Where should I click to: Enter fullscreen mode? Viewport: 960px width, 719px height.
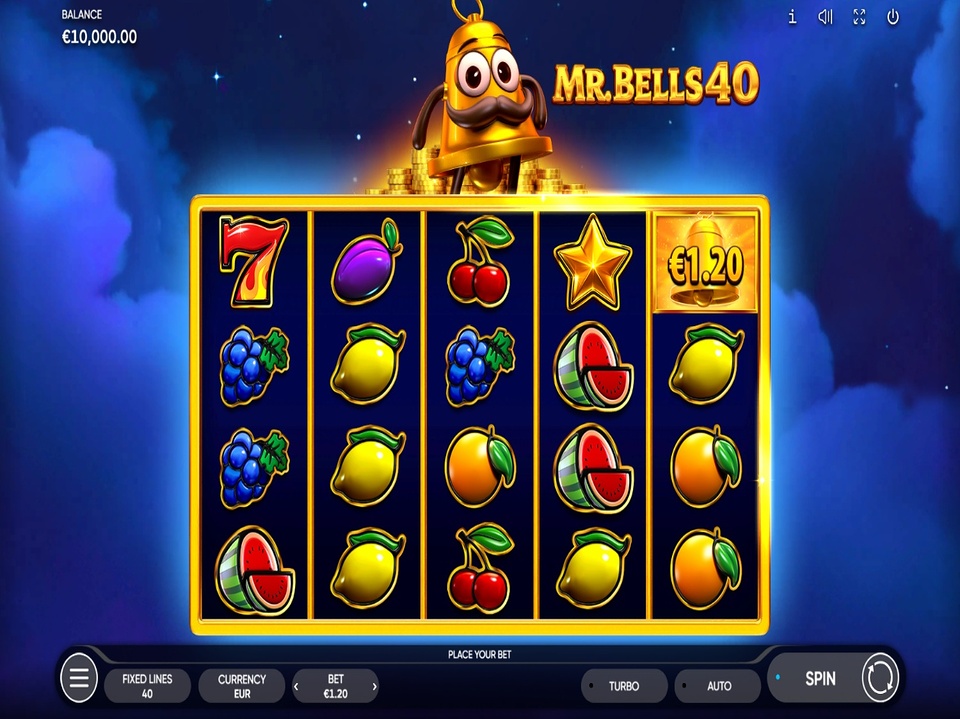coord(859,17)
